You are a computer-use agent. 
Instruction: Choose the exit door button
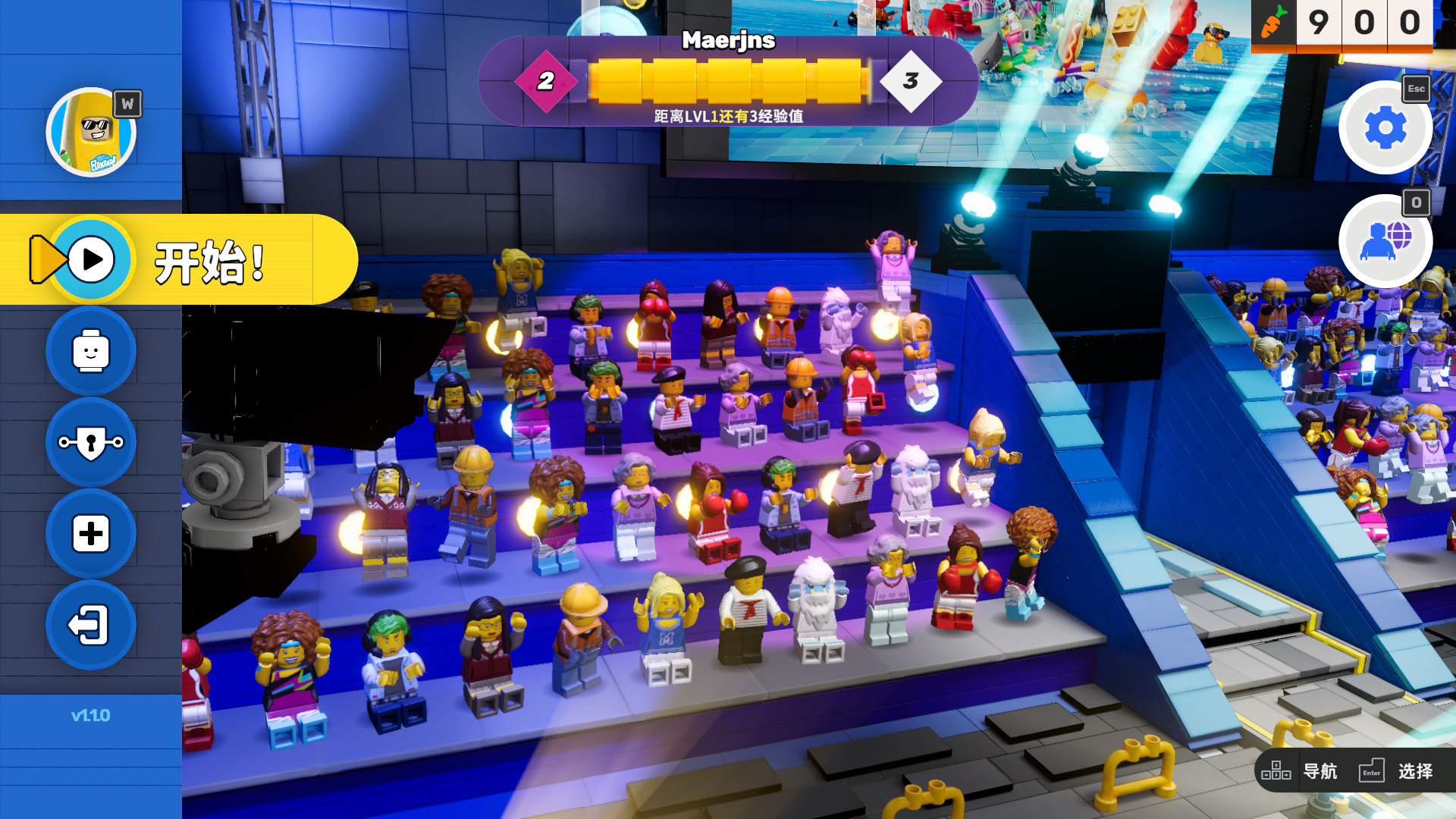click(91, 626)
